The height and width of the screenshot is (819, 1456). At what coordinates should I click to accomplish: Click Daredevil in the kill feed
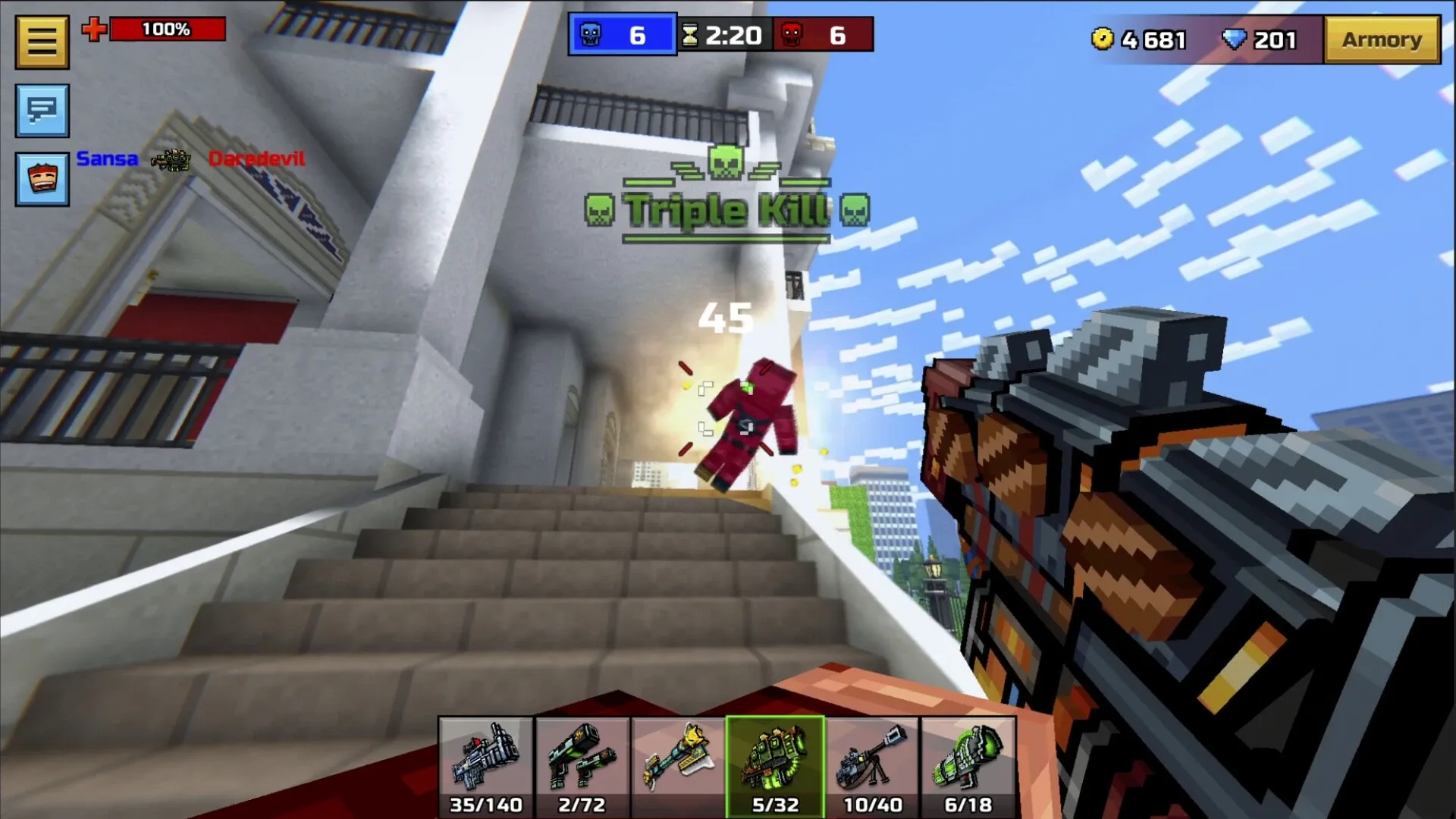256,159
